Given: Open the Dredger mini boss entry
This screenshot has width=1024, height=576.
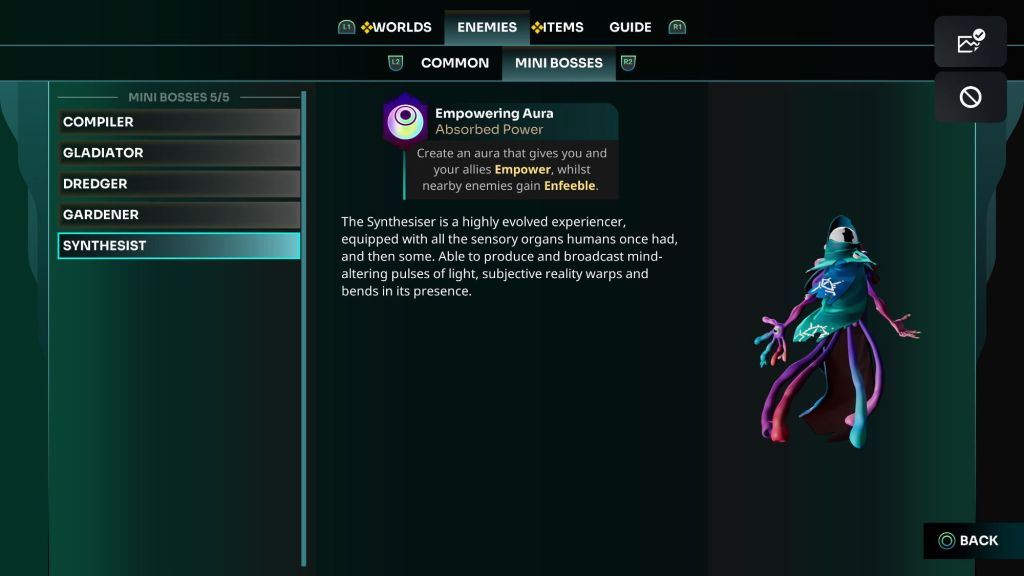Looking at the screenshot, I should (x=179, y=184).
